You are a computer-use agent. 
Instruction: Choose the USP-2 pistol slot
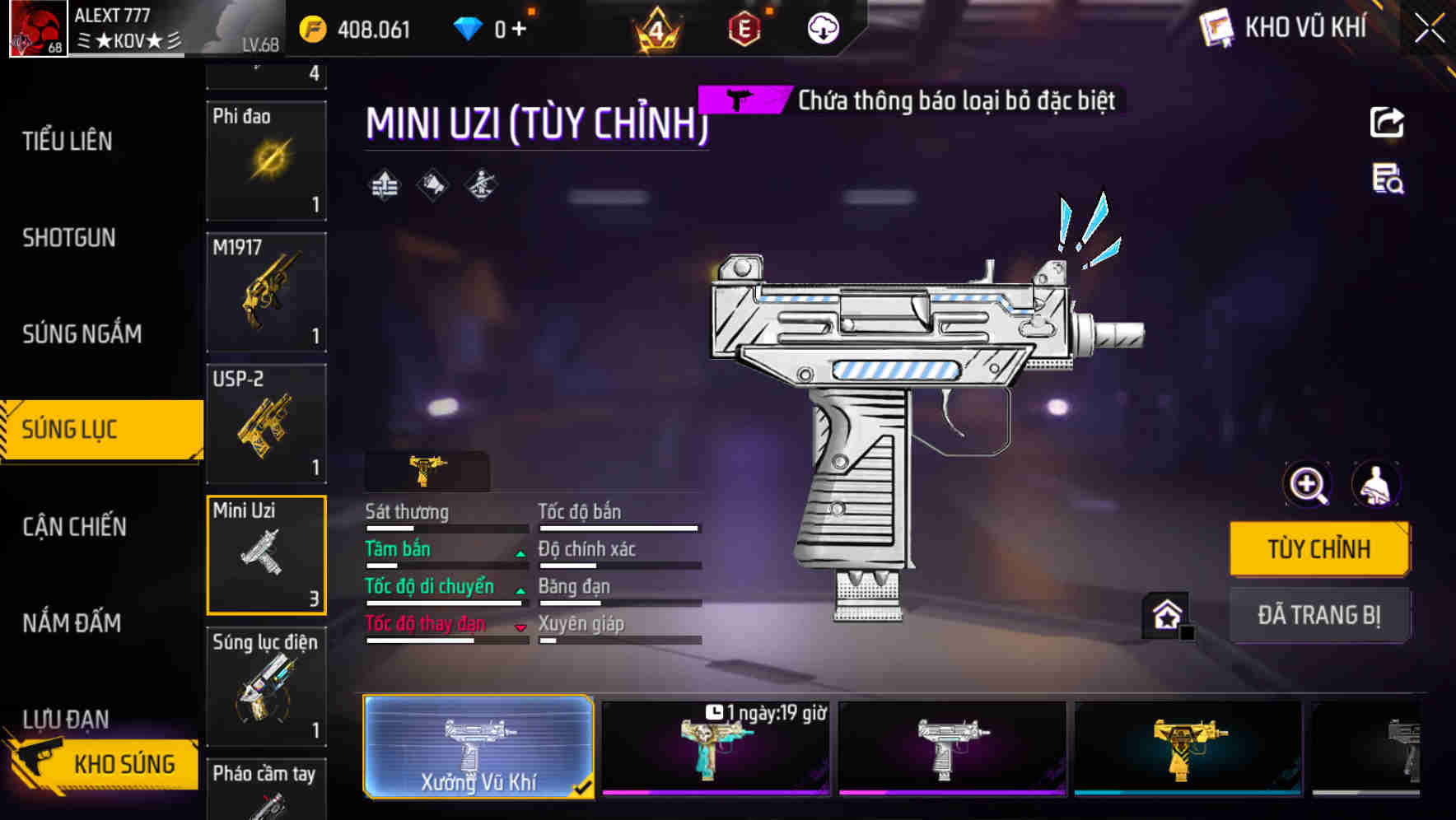tap(266, 424)
